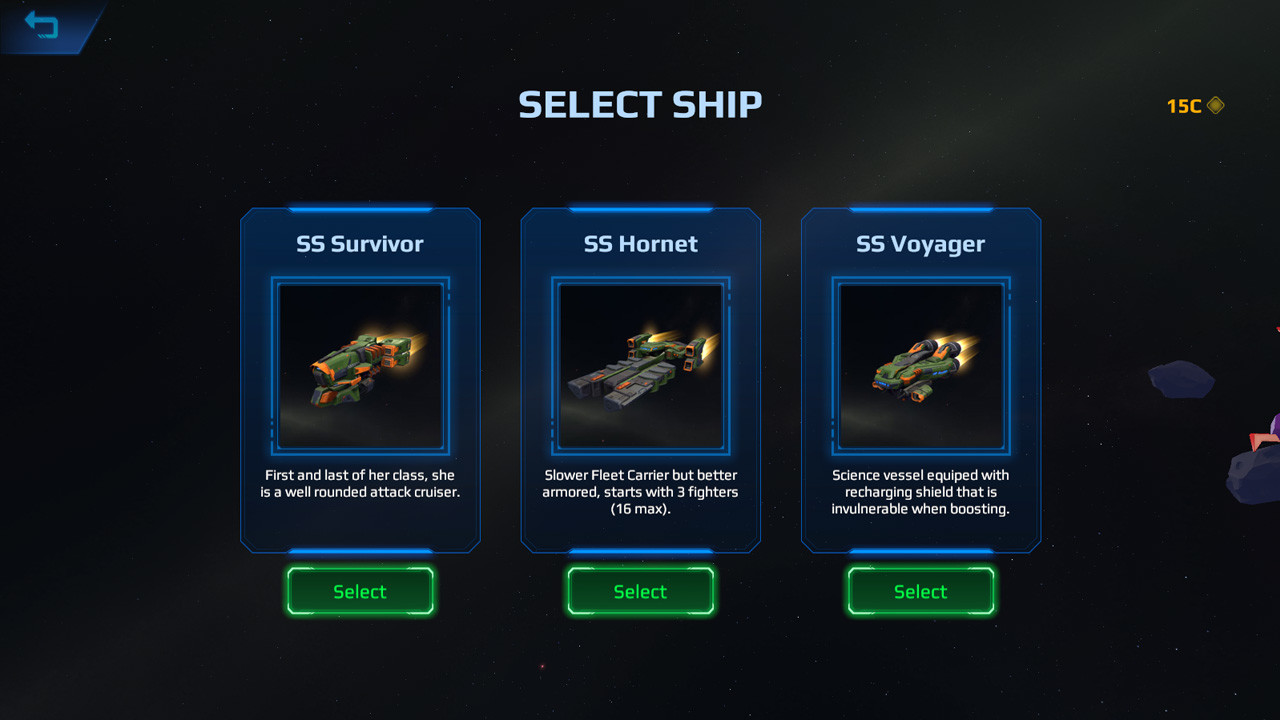Click the back arrow in the top-left corner
The width and height of the screenshot is (1280, 720).
click(x=42, y=25)
